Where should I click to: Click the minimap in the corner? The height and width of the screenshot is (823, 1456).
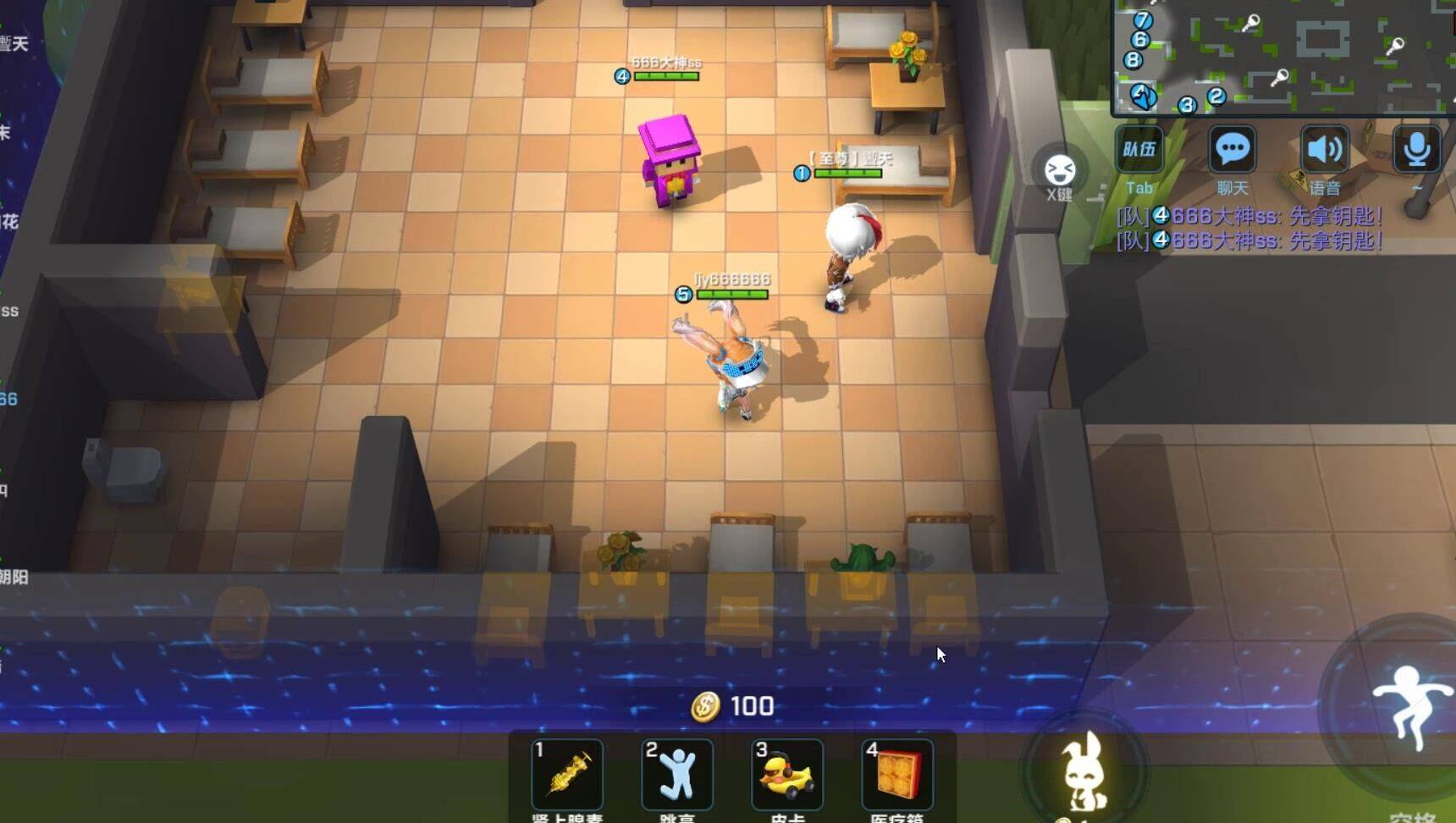click(1282, 56)
